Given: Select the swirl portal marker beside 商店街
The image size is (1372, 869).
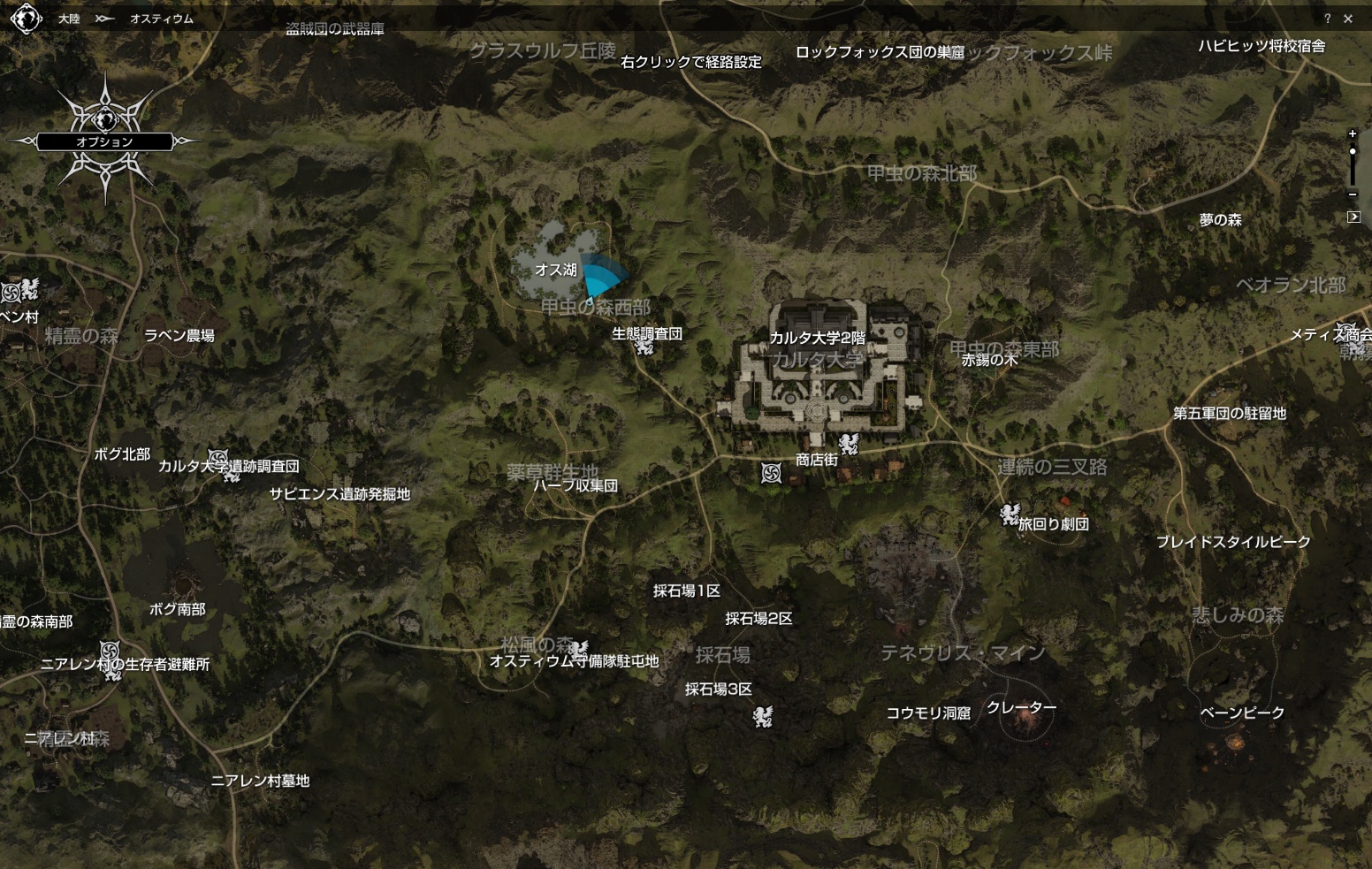Looking at the screenshot, I should [x=771, y=474].
